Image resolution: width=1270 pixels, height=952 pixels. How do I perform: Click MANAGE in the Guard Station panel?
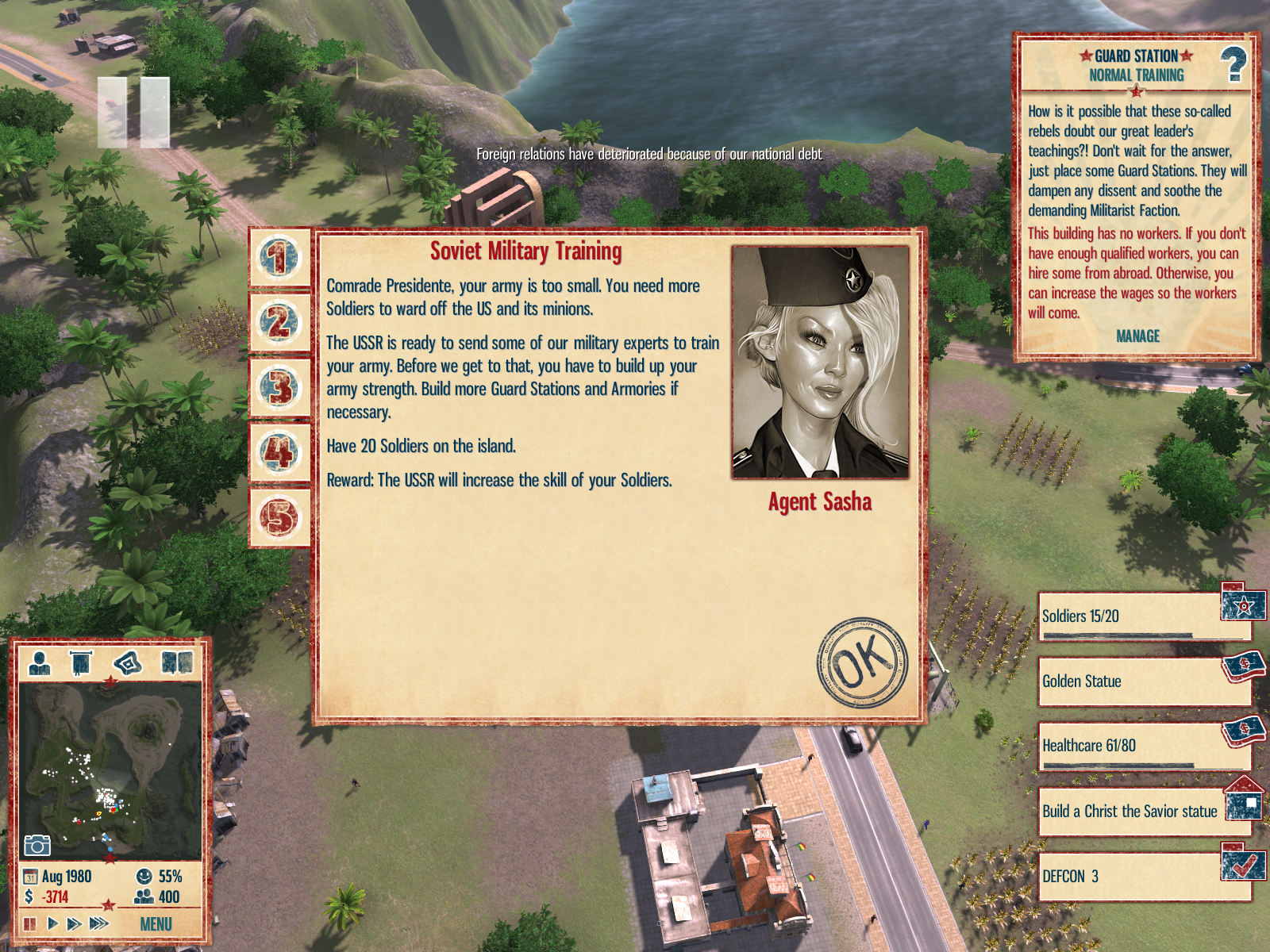[1137, 336]
